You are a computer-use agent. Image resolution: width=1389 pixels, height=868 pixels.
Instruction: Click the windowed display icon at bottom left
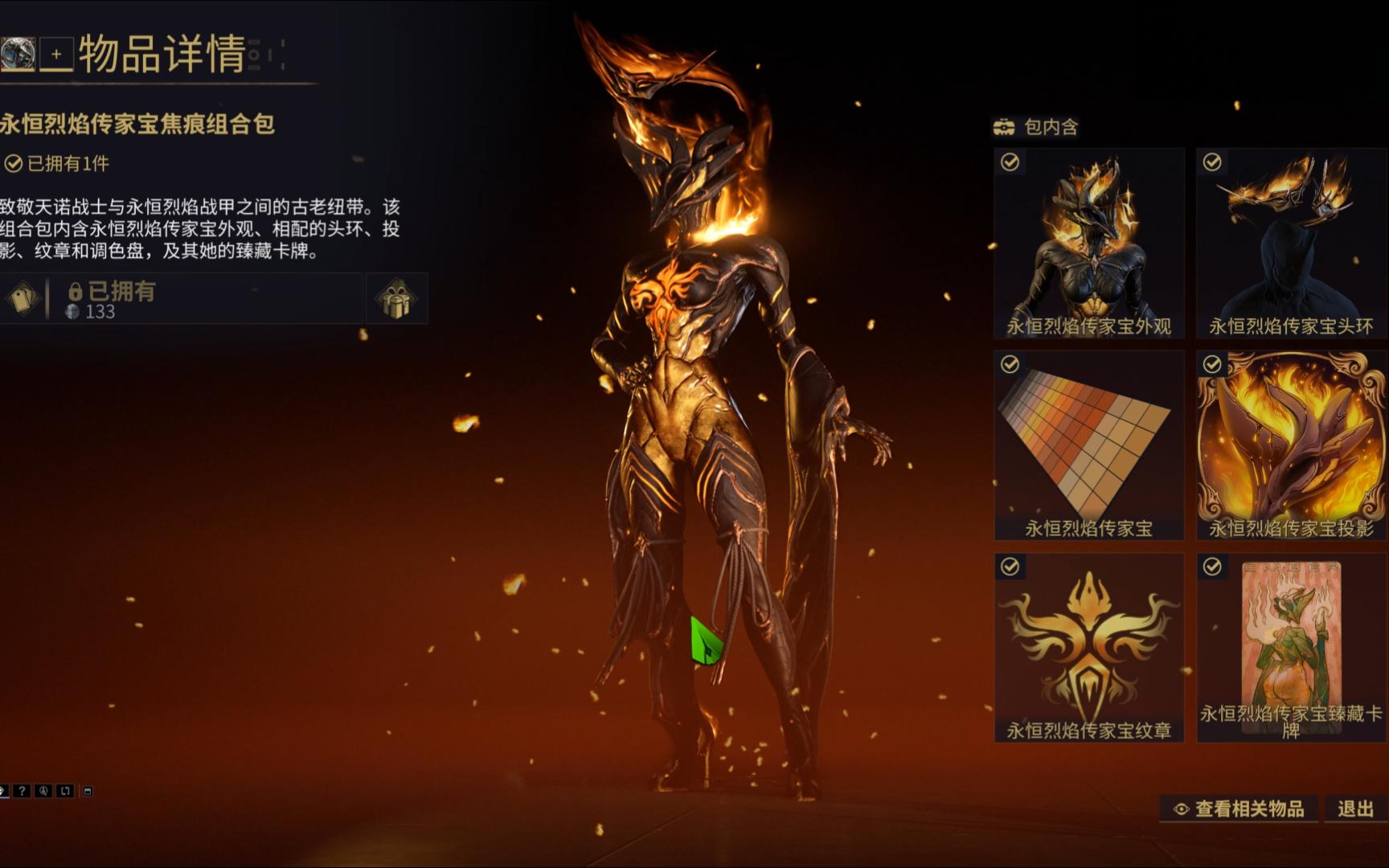88,792
